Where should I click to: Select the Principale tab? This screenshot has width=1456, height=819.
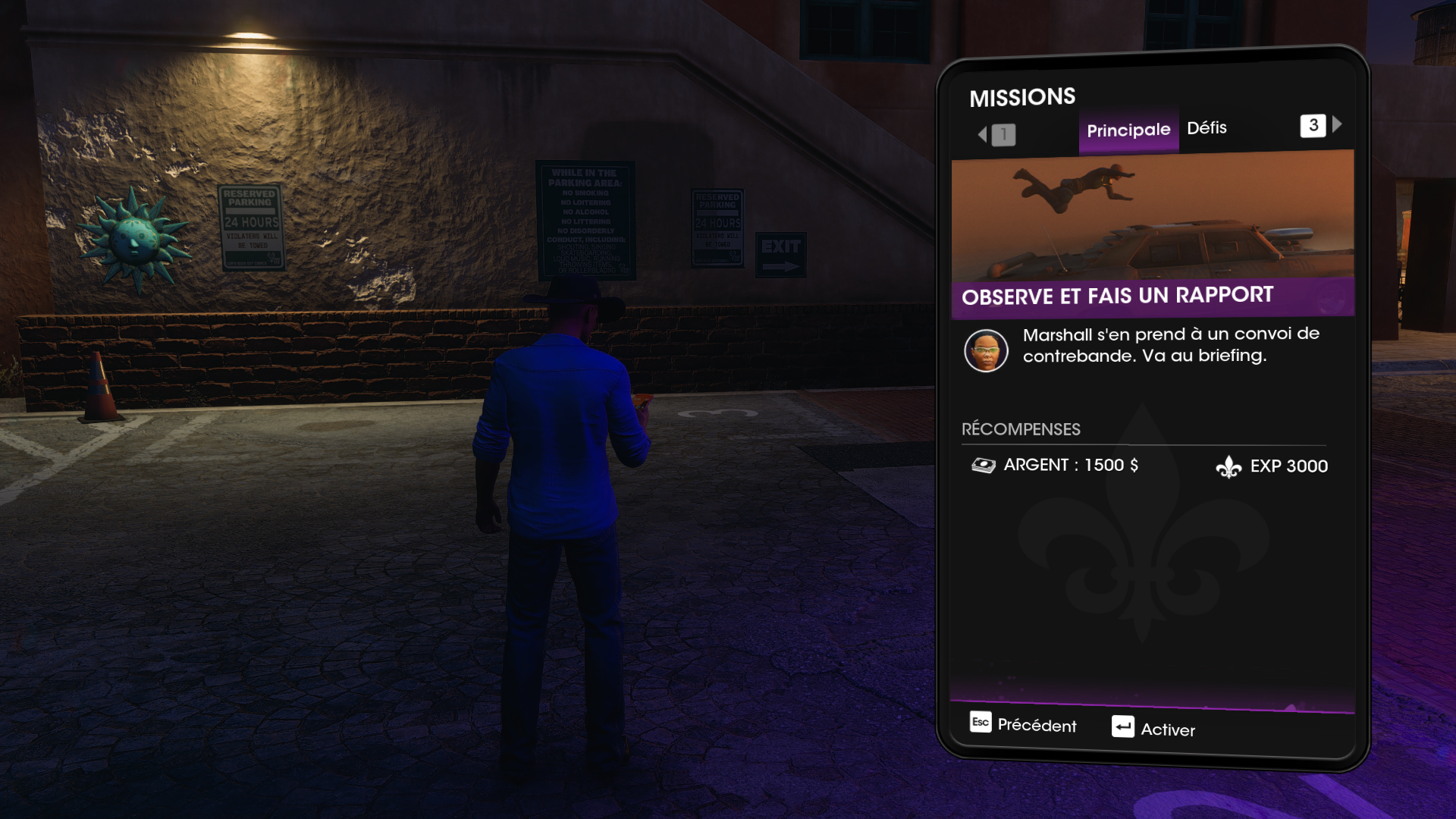(1128, 130)
